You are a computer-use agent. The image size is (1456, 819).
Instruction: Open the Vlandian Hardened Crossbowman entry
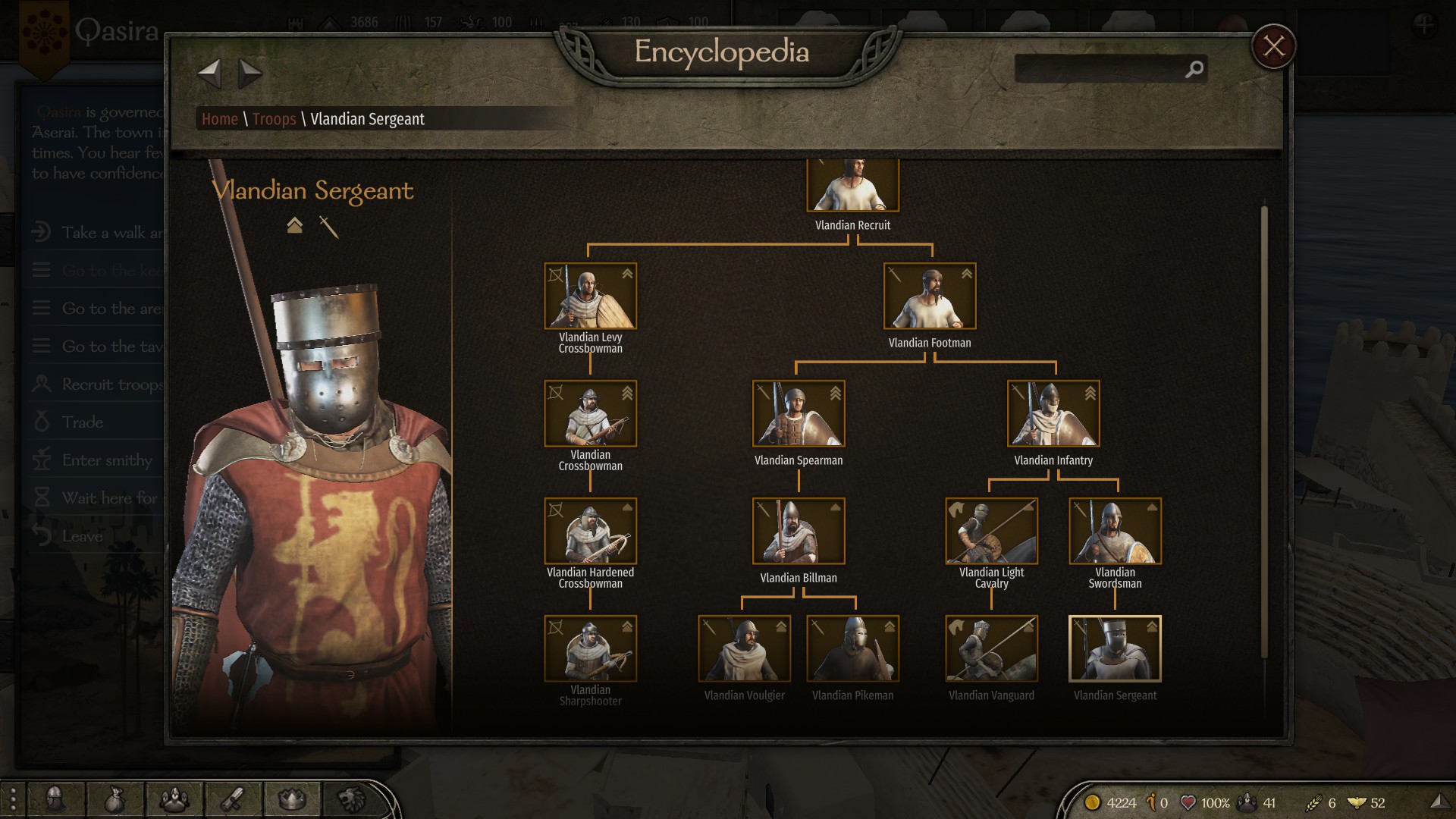click(590, 531)
